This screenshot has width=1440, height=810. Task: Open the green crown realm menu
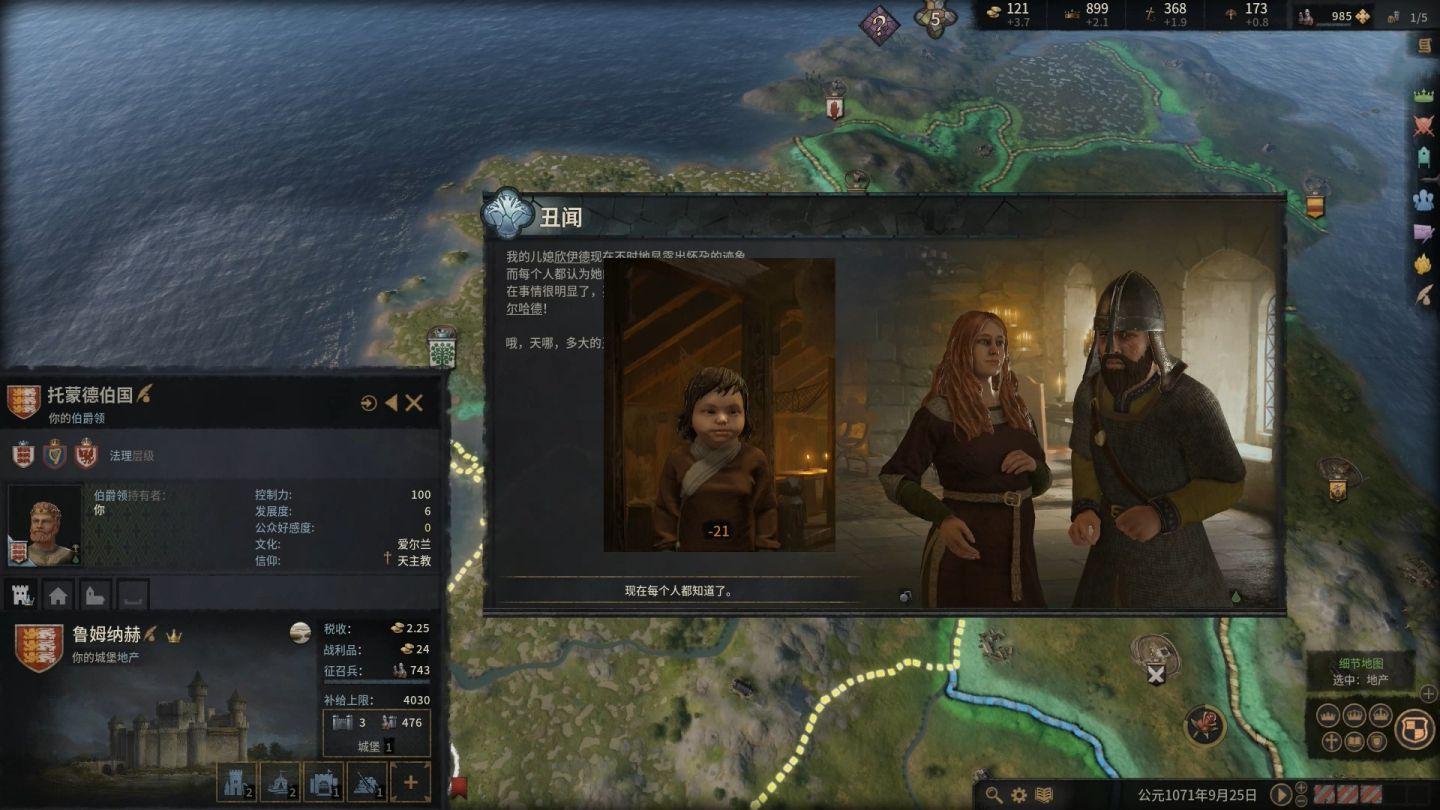coord(1423,96)
